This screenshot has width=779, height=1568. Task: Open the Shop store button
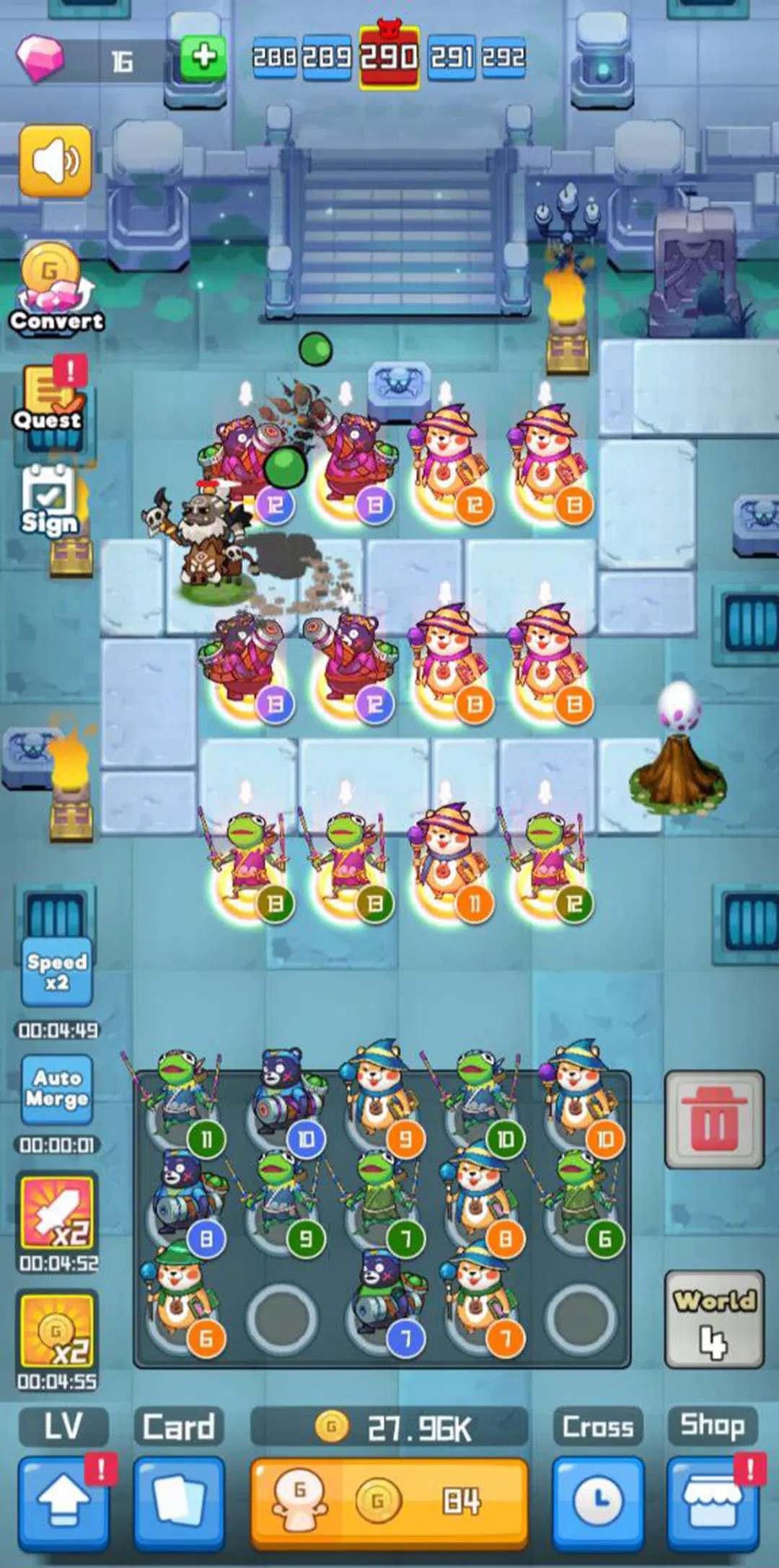click(713, 1503)
